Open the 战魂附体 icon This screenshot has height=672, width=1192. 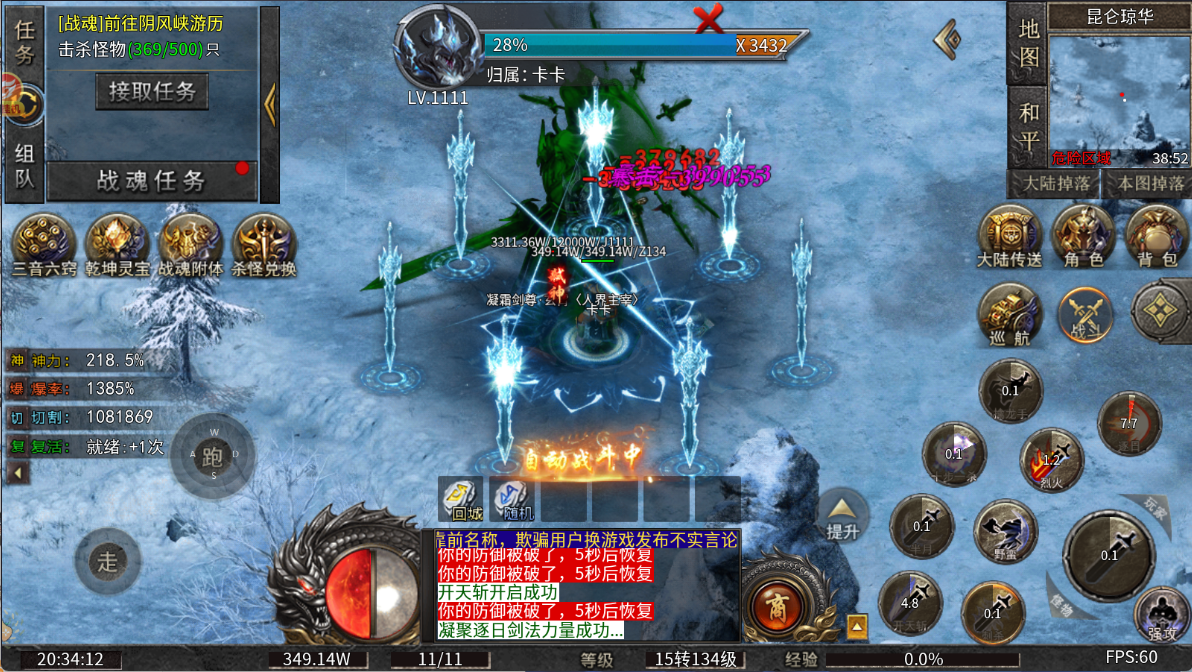pyautogui.click(x=190, y=240)
